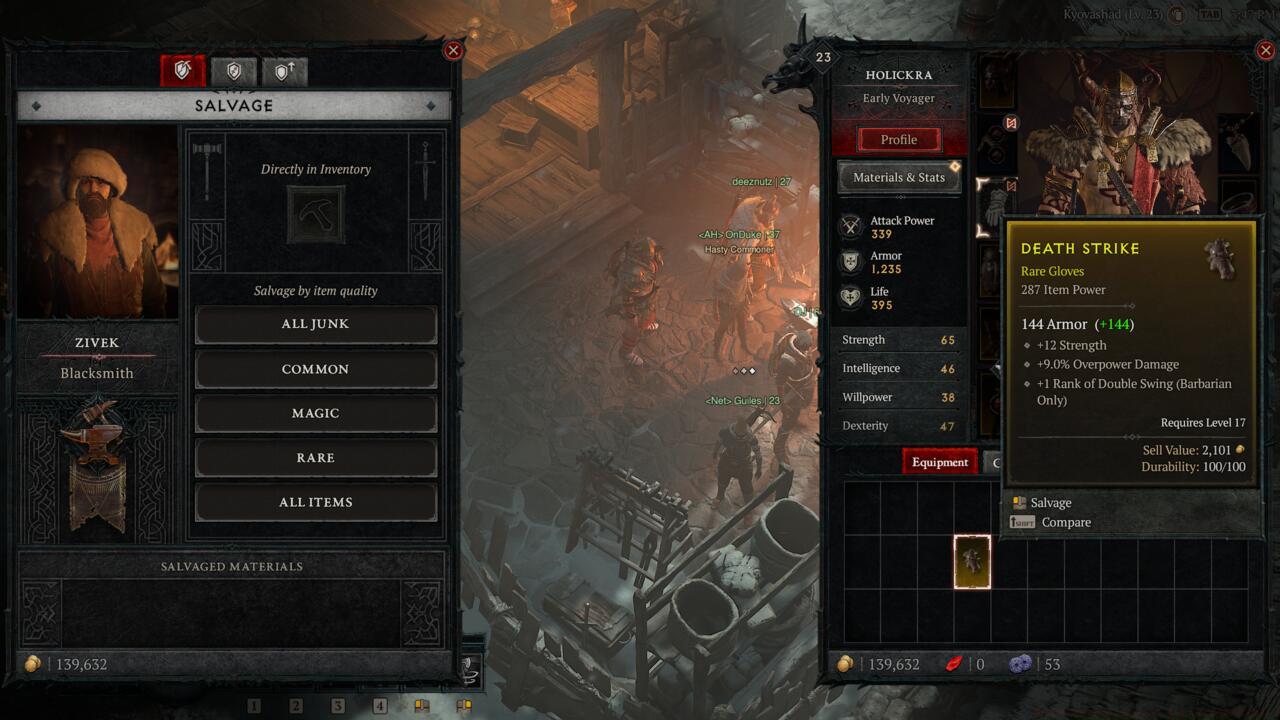Click the RARE quality salvage button
This screenshot has height=720, width=1280.
coord(316,457)
